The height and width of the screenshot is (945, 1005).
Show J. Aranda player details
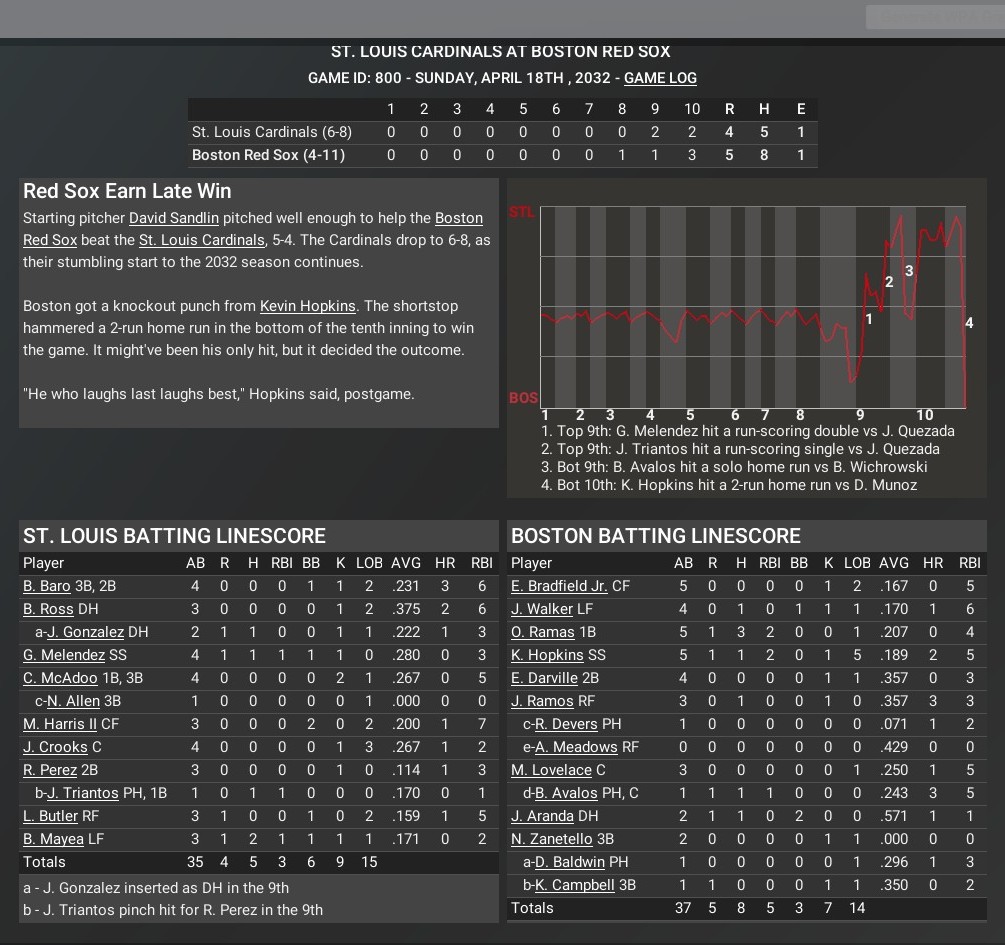pyautogui.click(x=542, y=816)
